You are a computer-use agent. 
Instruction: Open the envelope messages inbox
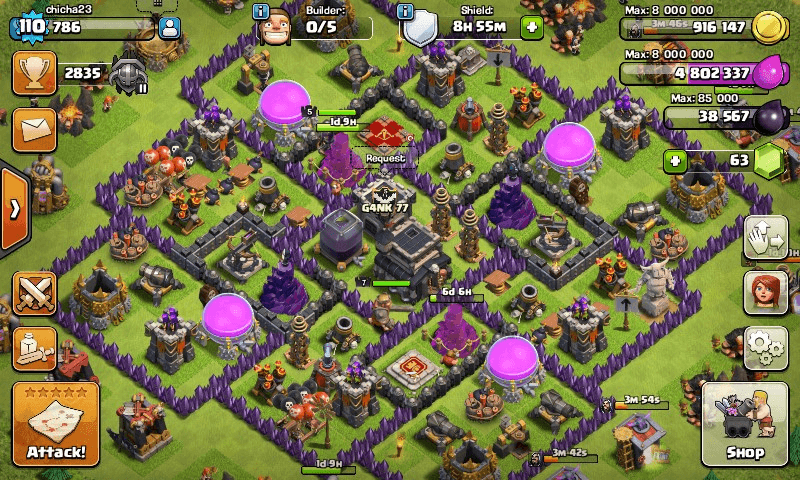click(x=33, y=129)
